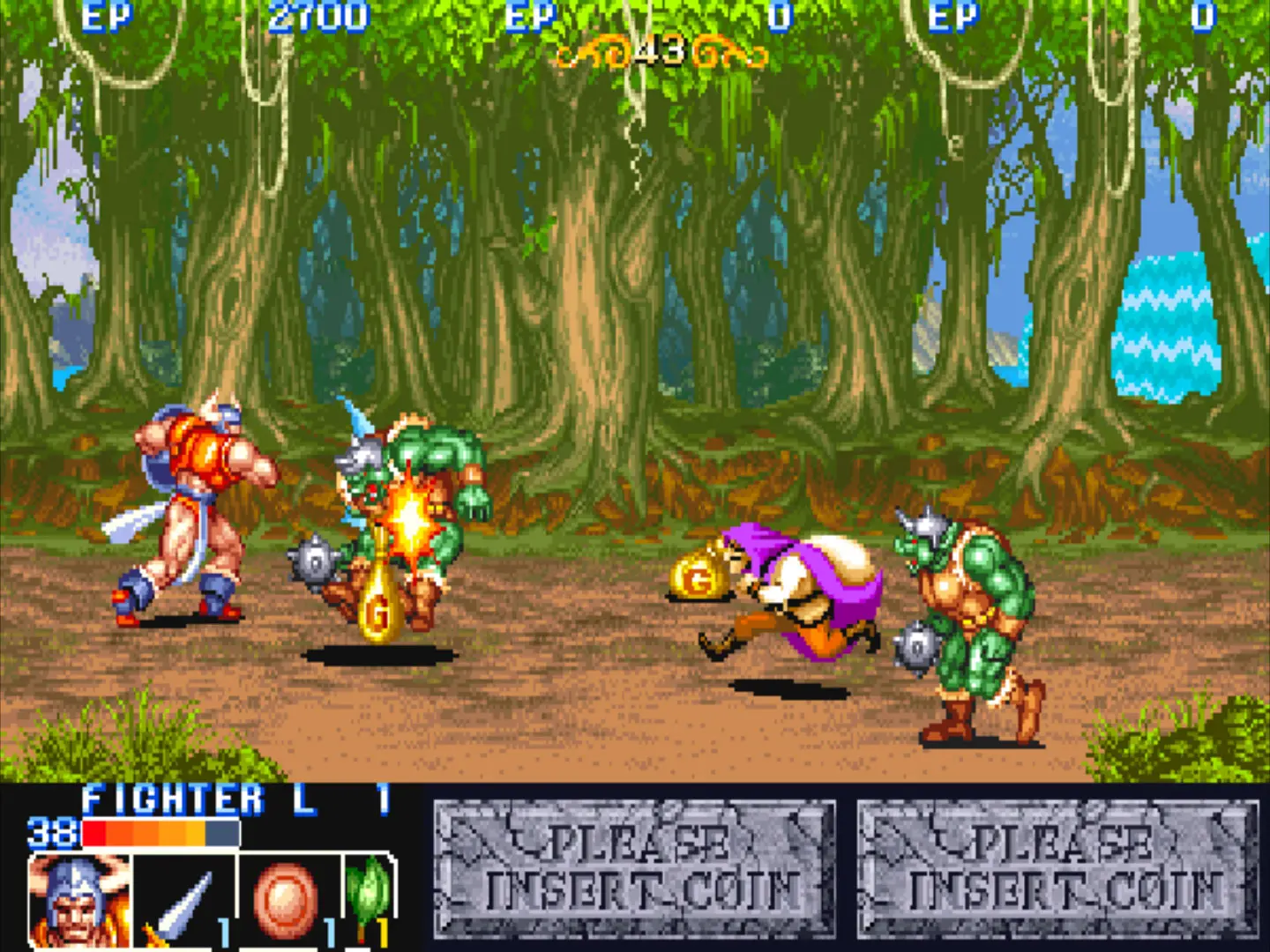Select the sword weapon icon

(183, 903)
